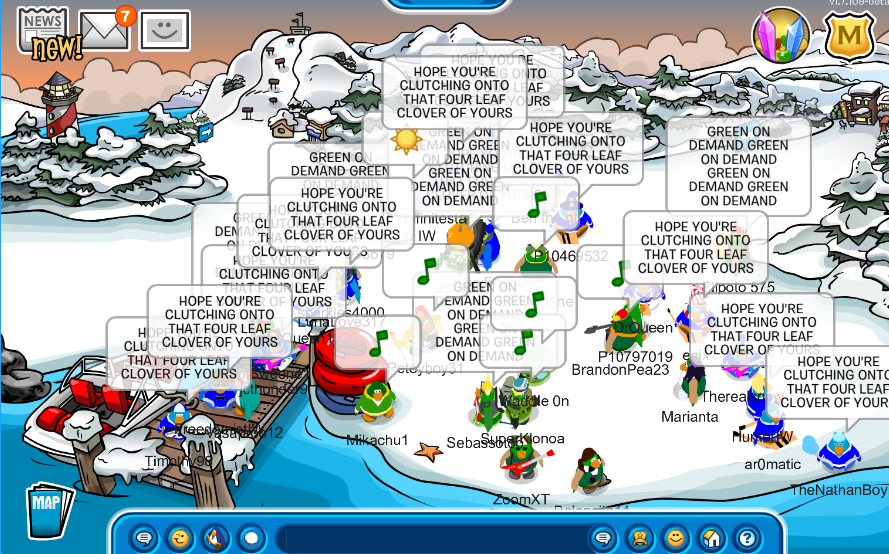Open the safe chat speech bubble menu
Viewport: 889px width, 554px height.
click(x=145, y=537)
